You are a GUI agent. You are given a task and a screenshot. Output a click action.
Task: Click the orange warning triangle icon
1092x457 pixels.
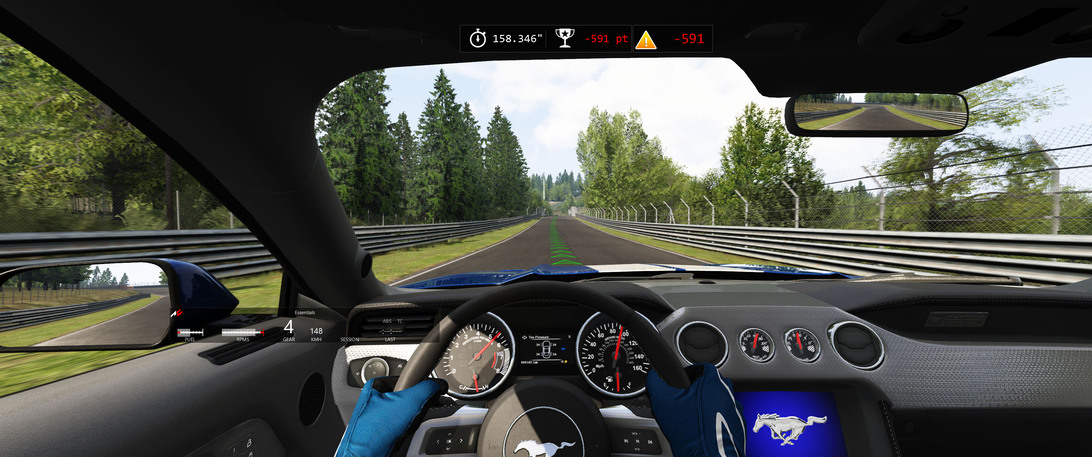pyautogui.click(x=646, y=40)
